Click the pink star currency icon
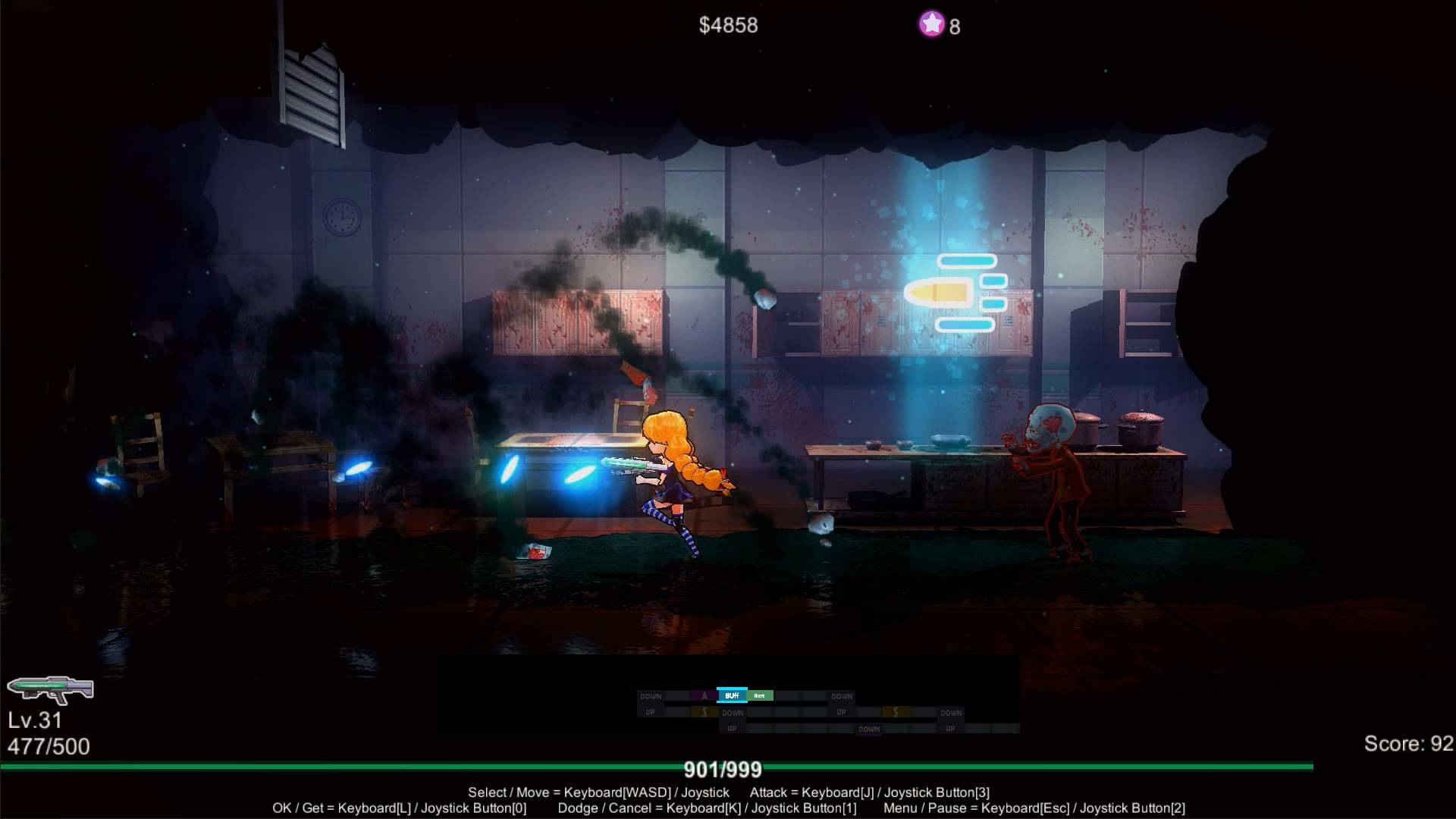Image resolution: width=1456 pixels, height=819 pixels. [931, 25]
